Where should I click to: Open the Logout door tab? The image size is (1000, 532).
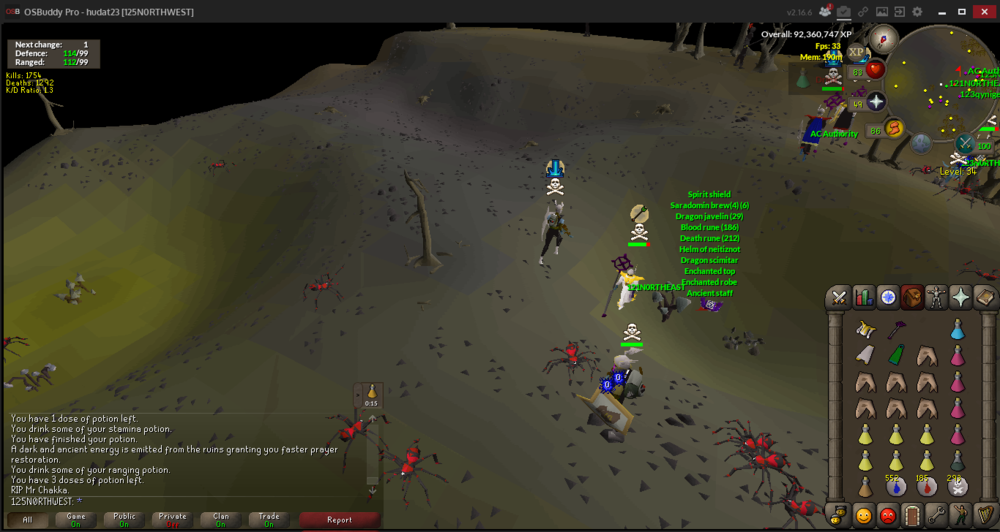click(912, 516)
